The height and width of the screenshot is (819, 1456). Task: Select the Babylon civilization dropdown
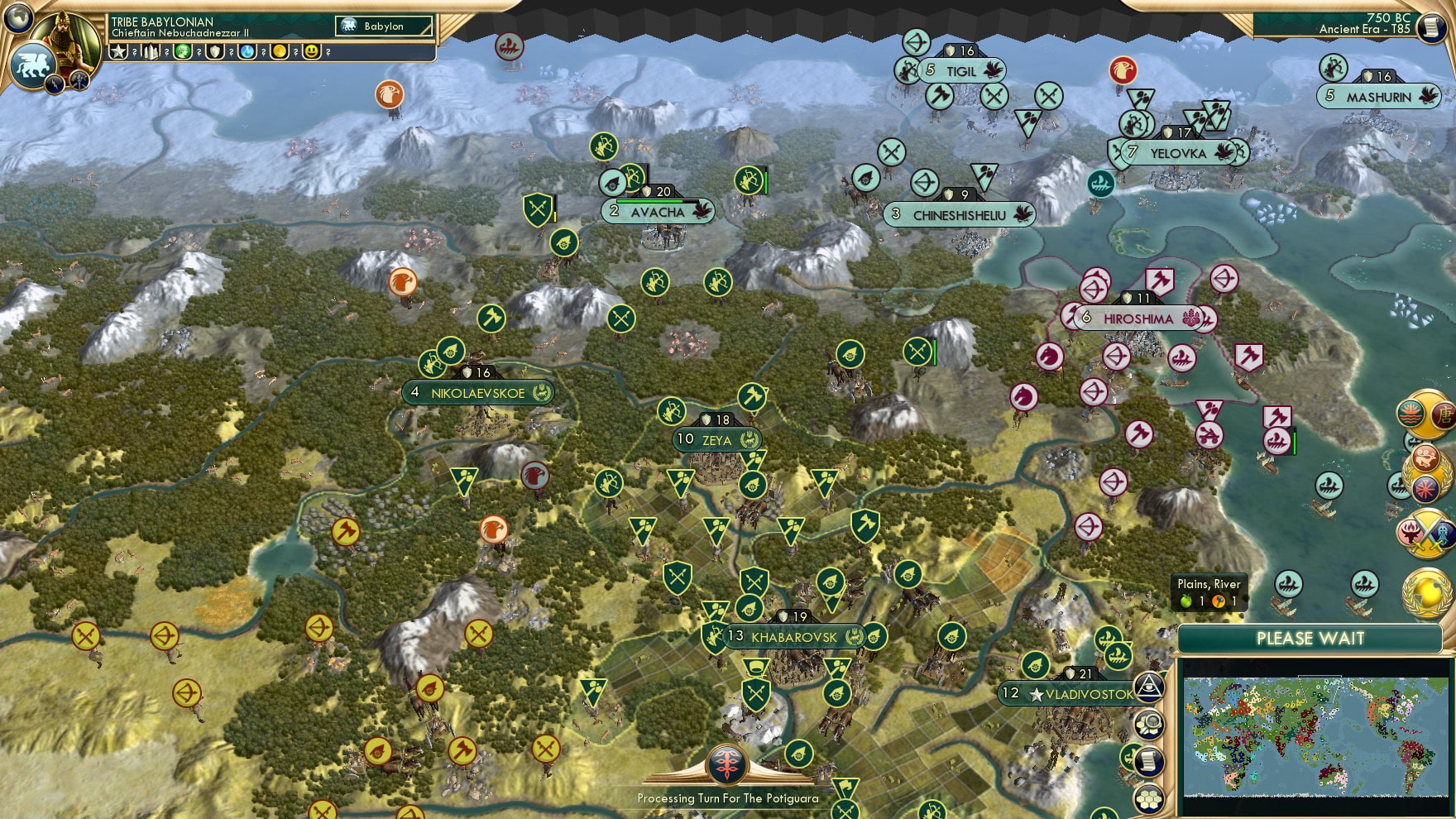pos(385,26)
